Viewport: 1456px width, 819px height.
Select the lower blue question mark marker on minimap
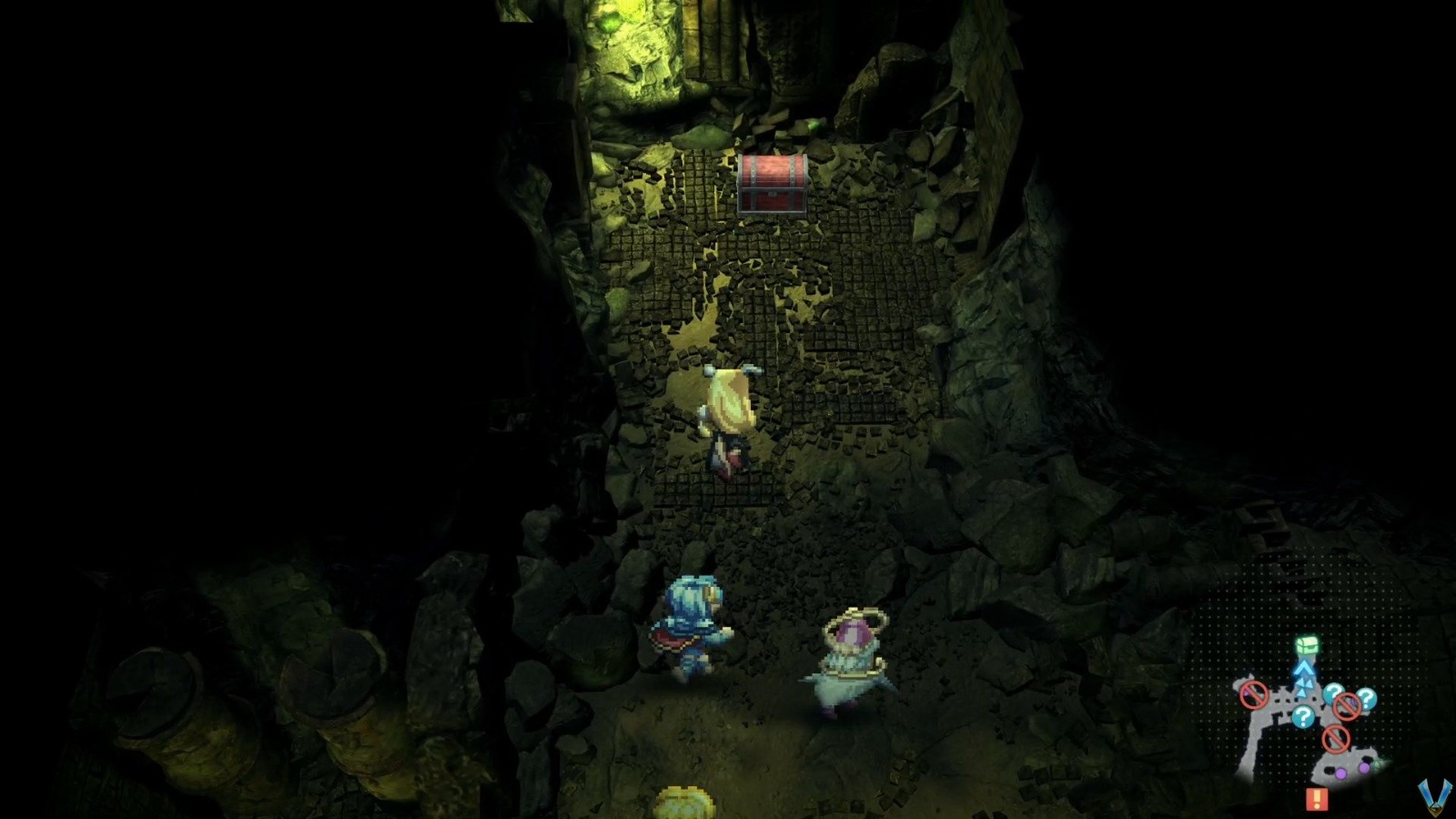[1304, 715]
